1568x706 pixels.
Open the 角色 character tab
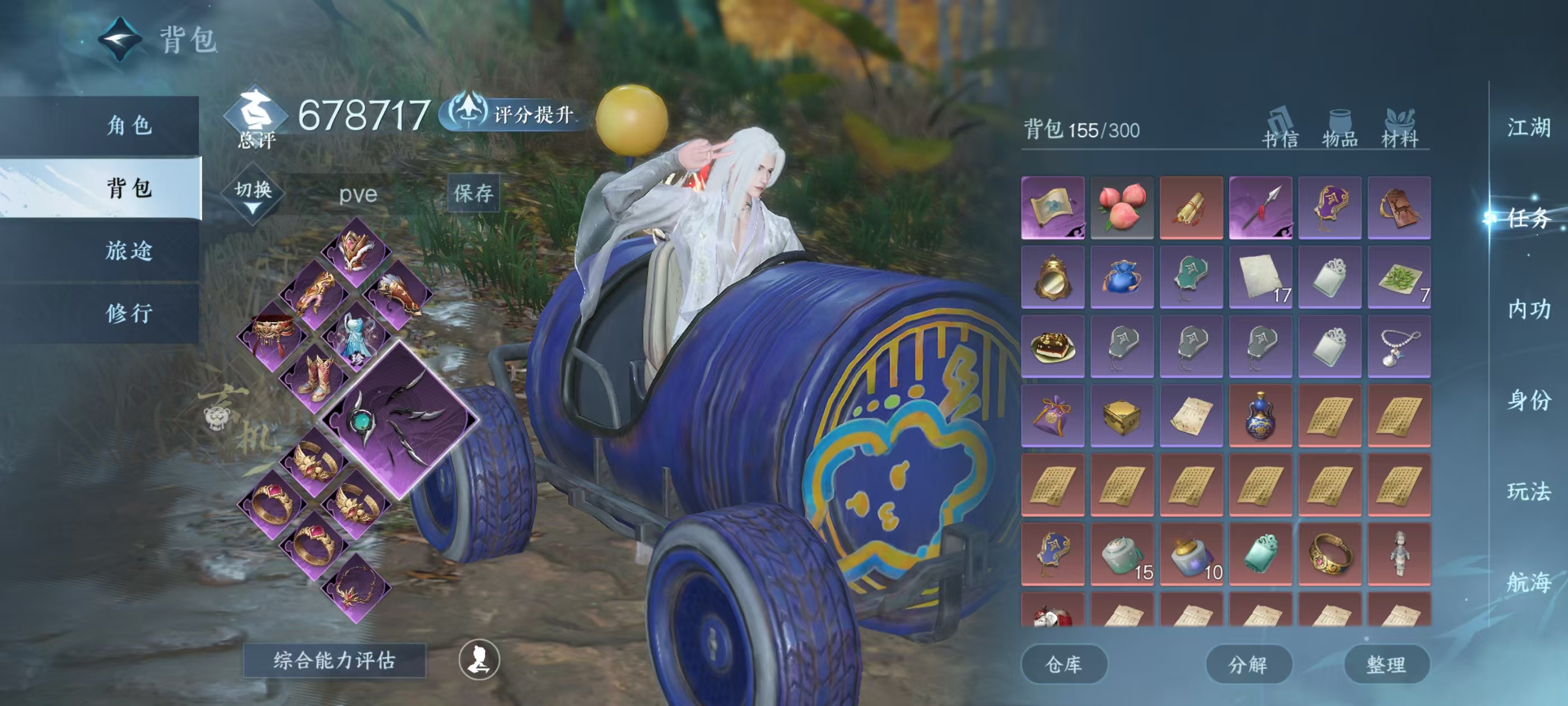point(129,126)
